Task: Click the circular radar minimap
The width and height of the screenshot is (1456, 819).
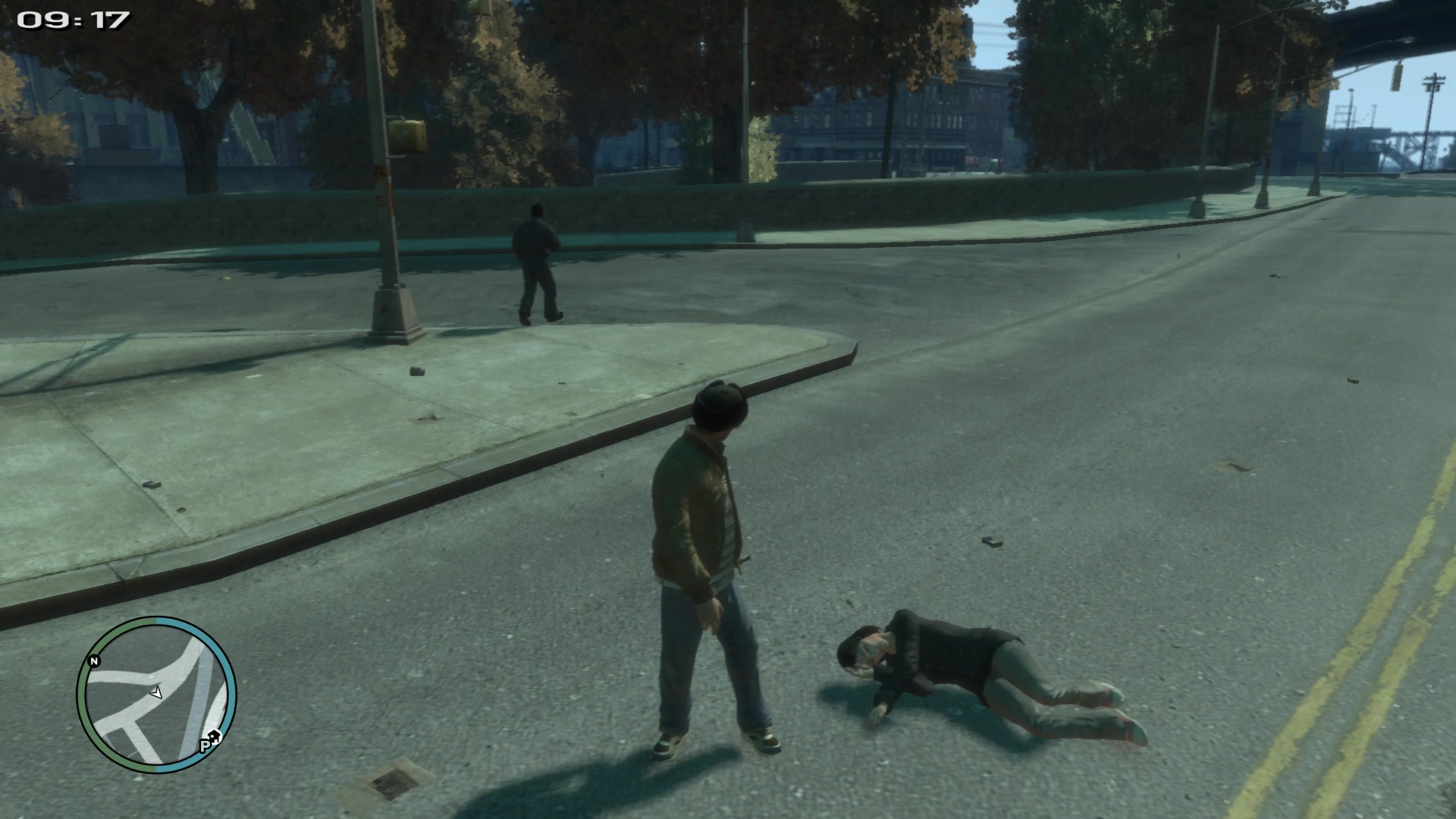Action: (157, 695)
